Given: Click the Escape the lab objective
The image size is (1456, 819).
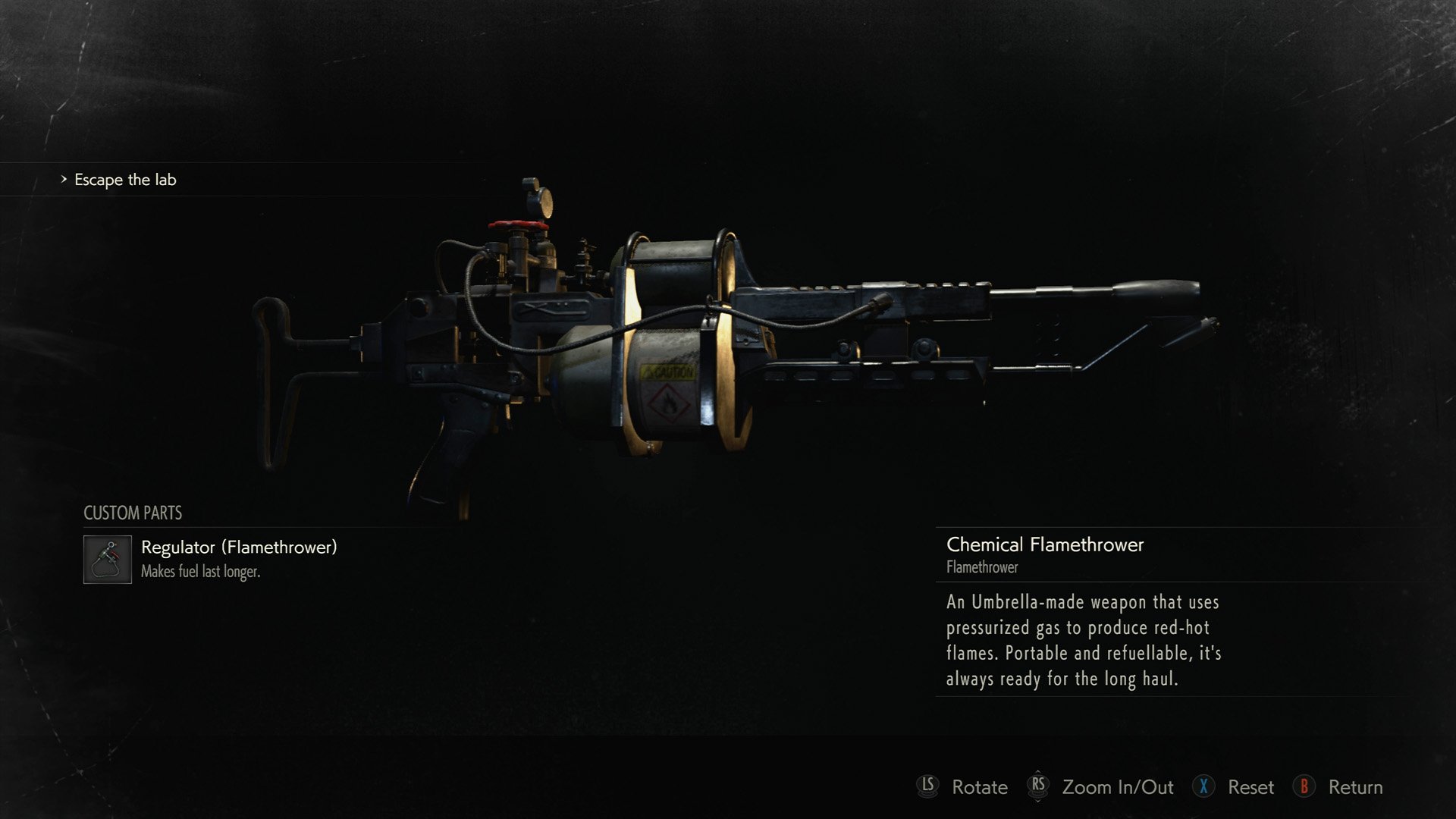Looking at the screenshot, I should tap(125, 180).
